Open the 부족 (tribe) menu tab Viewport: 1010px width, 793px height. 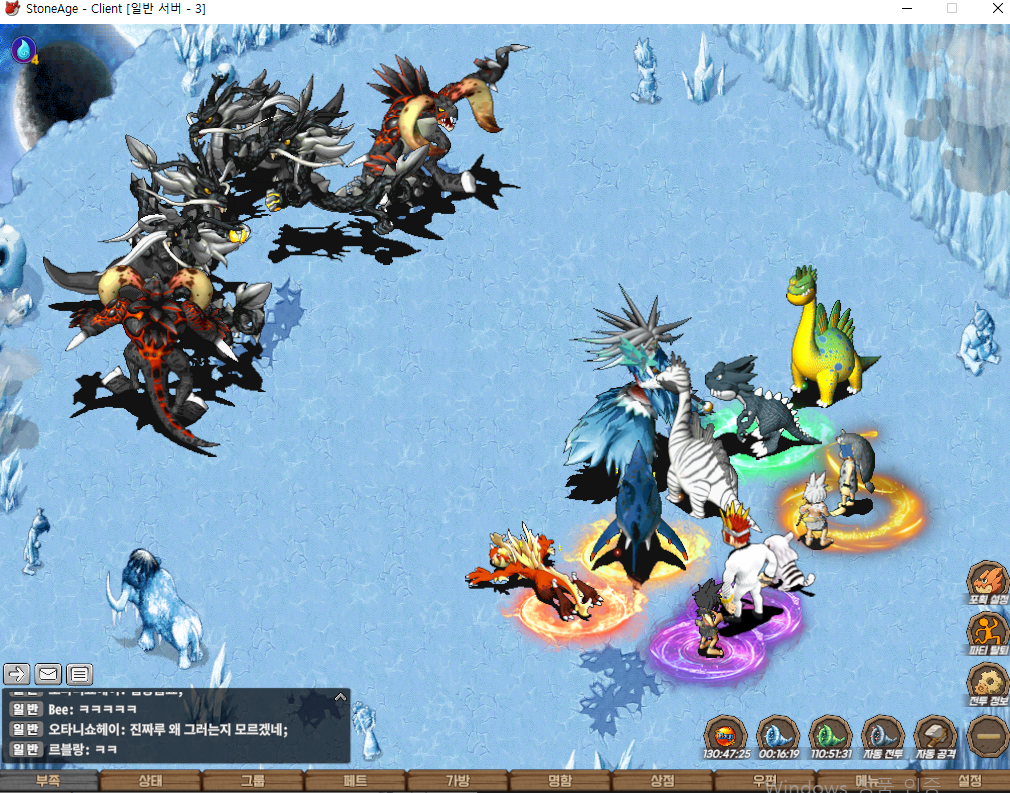pyautogui.click(x=48, y=781)
